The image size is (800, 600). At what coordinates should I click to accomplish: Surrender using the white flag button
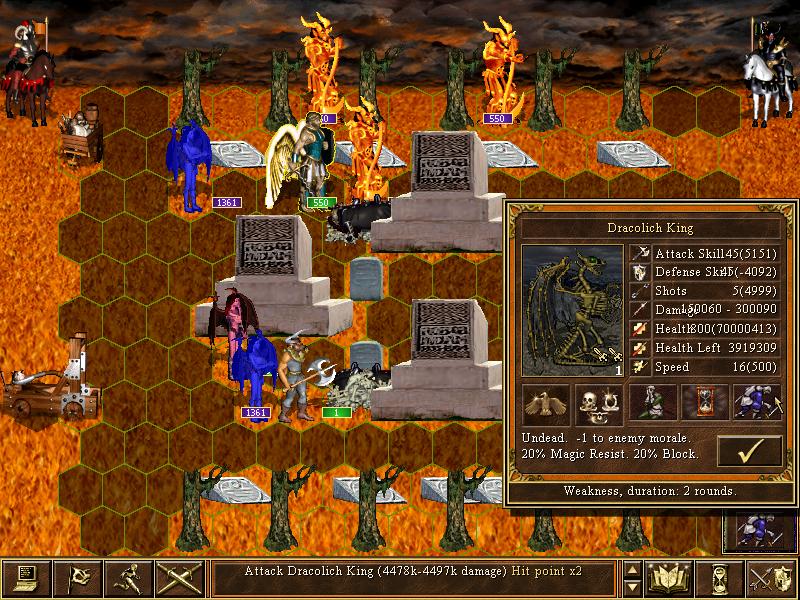point(78,578)
